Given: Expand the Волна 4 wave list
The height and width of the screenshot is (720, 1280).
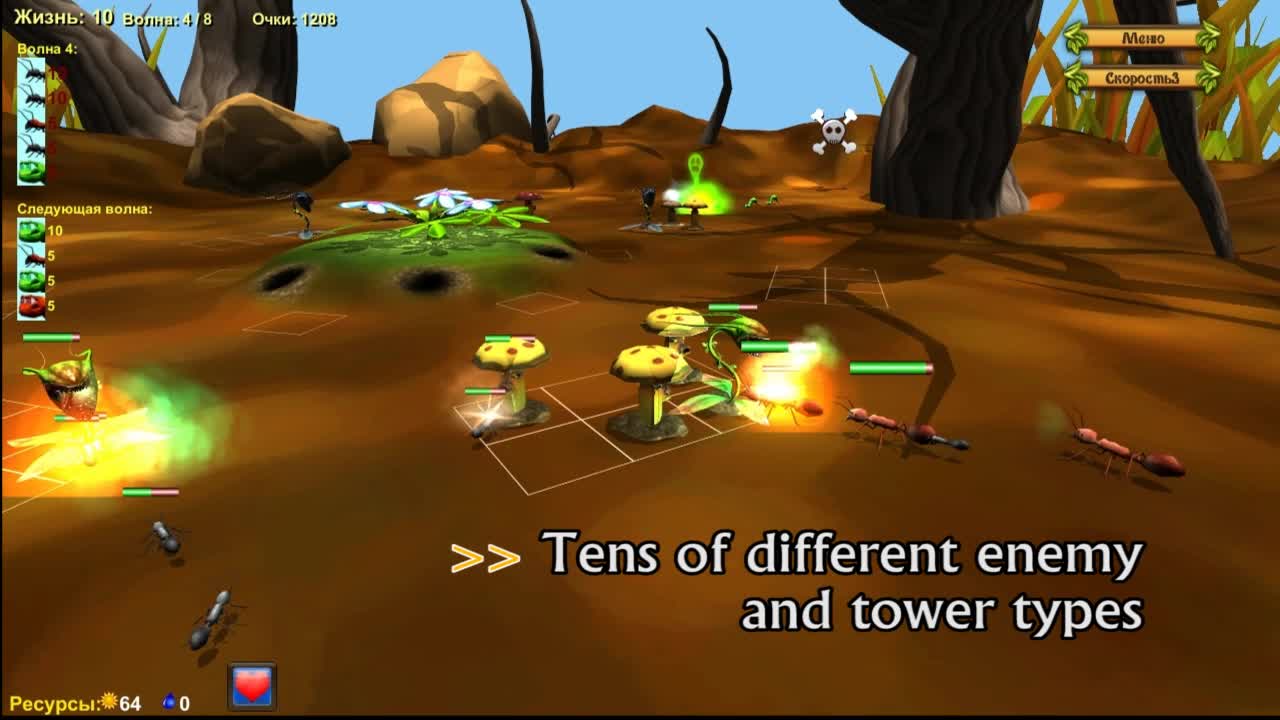Looking at the screenshot, I should (45, 49).
